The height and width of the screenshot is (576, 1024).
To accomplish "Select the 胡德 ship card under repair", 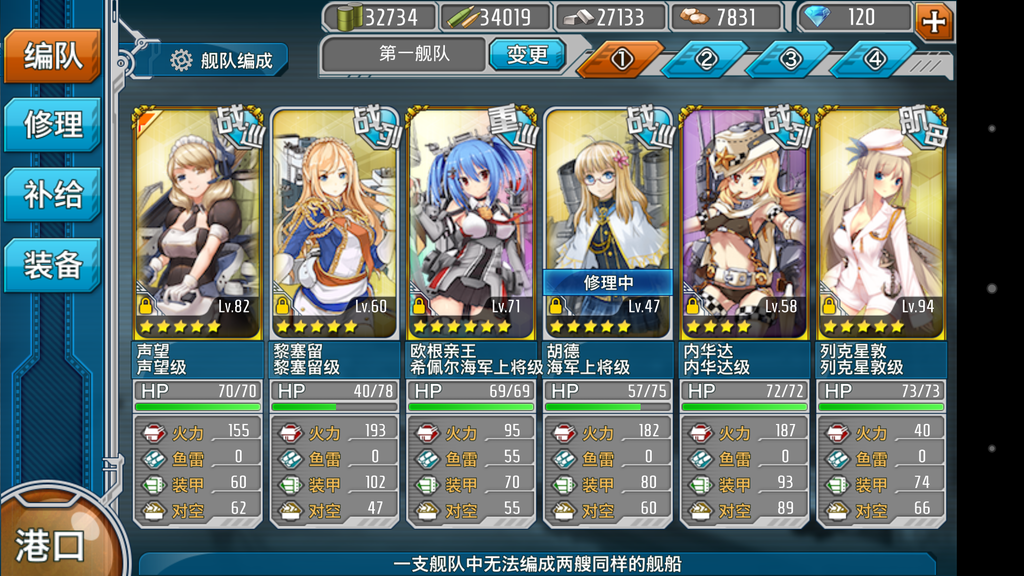I will coord(607,230).
